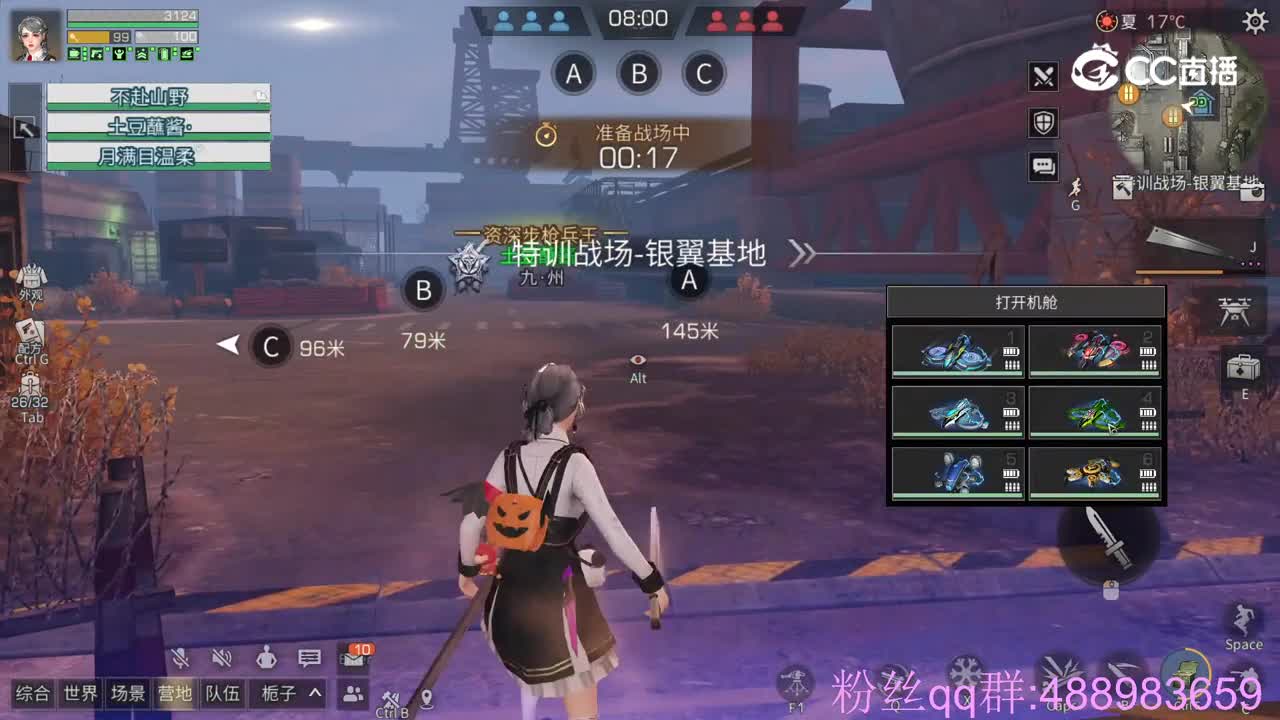Toggle the location ping marker icon
The width and height of the screenshot is (1280, 720).
click(x=427, y=698)
